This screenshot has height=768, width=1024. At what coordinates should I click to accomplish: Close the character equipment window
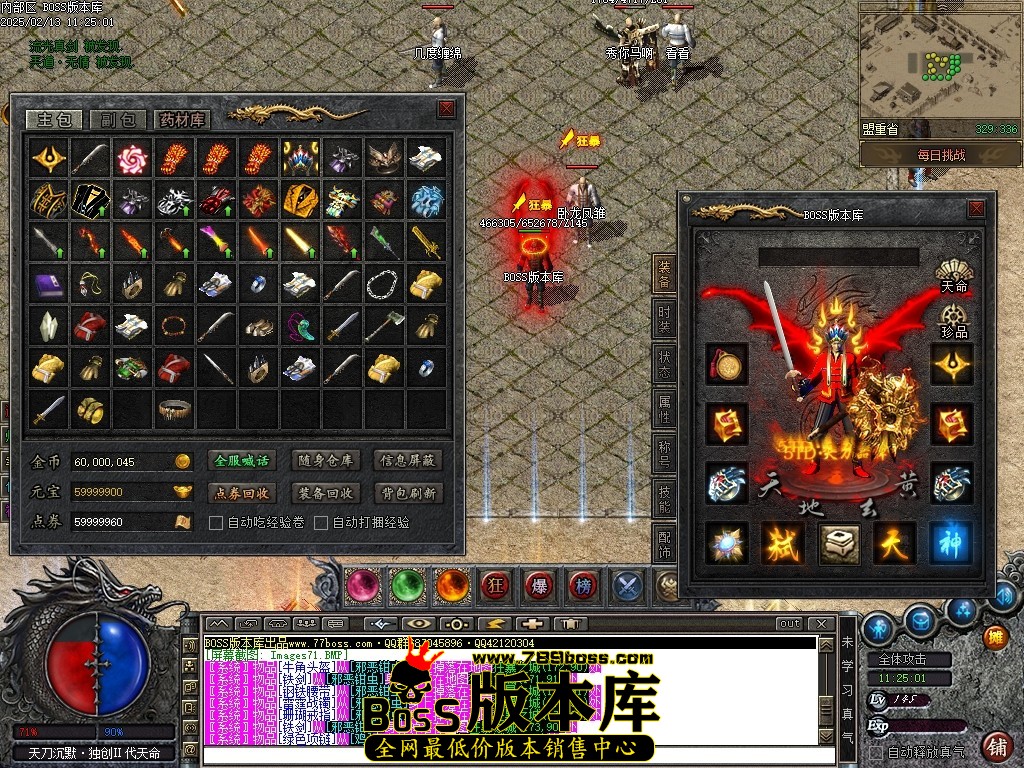click(976, 209)
